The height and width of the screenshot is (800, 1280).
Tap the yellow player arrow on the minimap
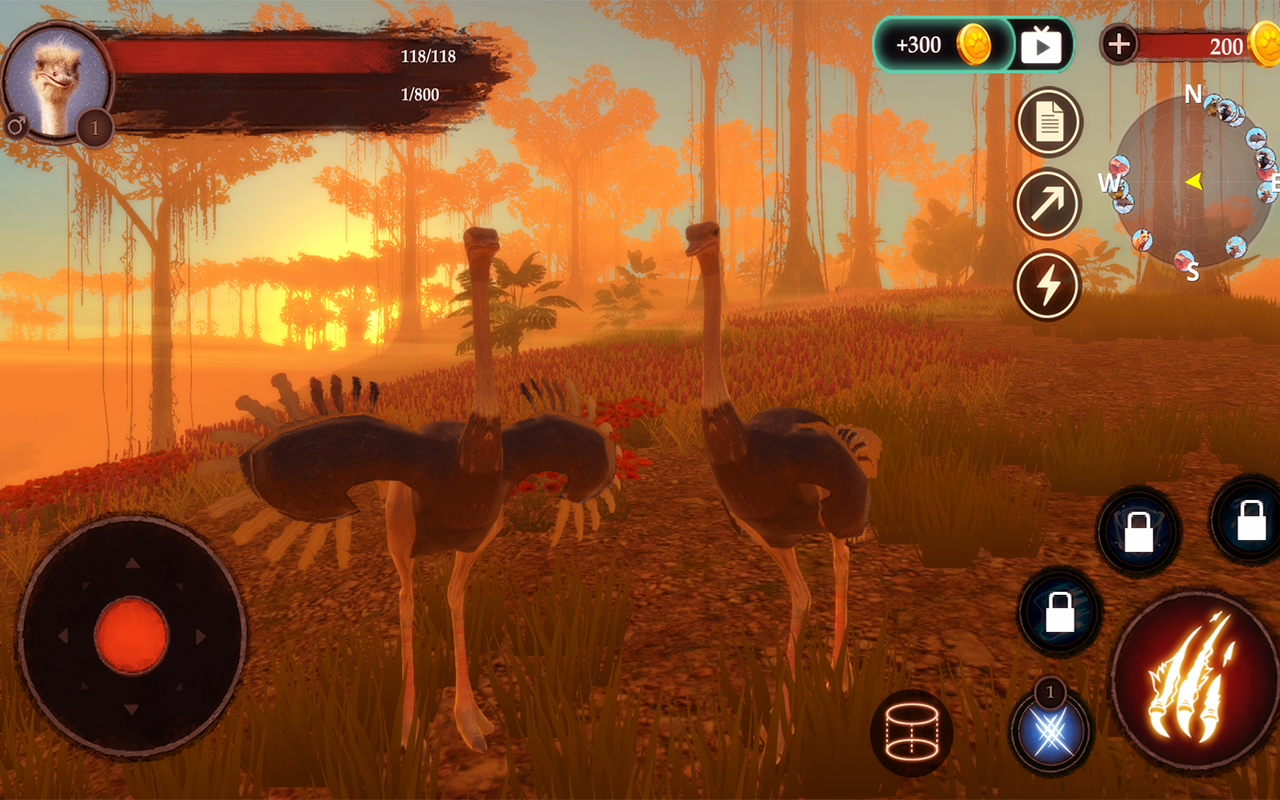pos(1196,182)
